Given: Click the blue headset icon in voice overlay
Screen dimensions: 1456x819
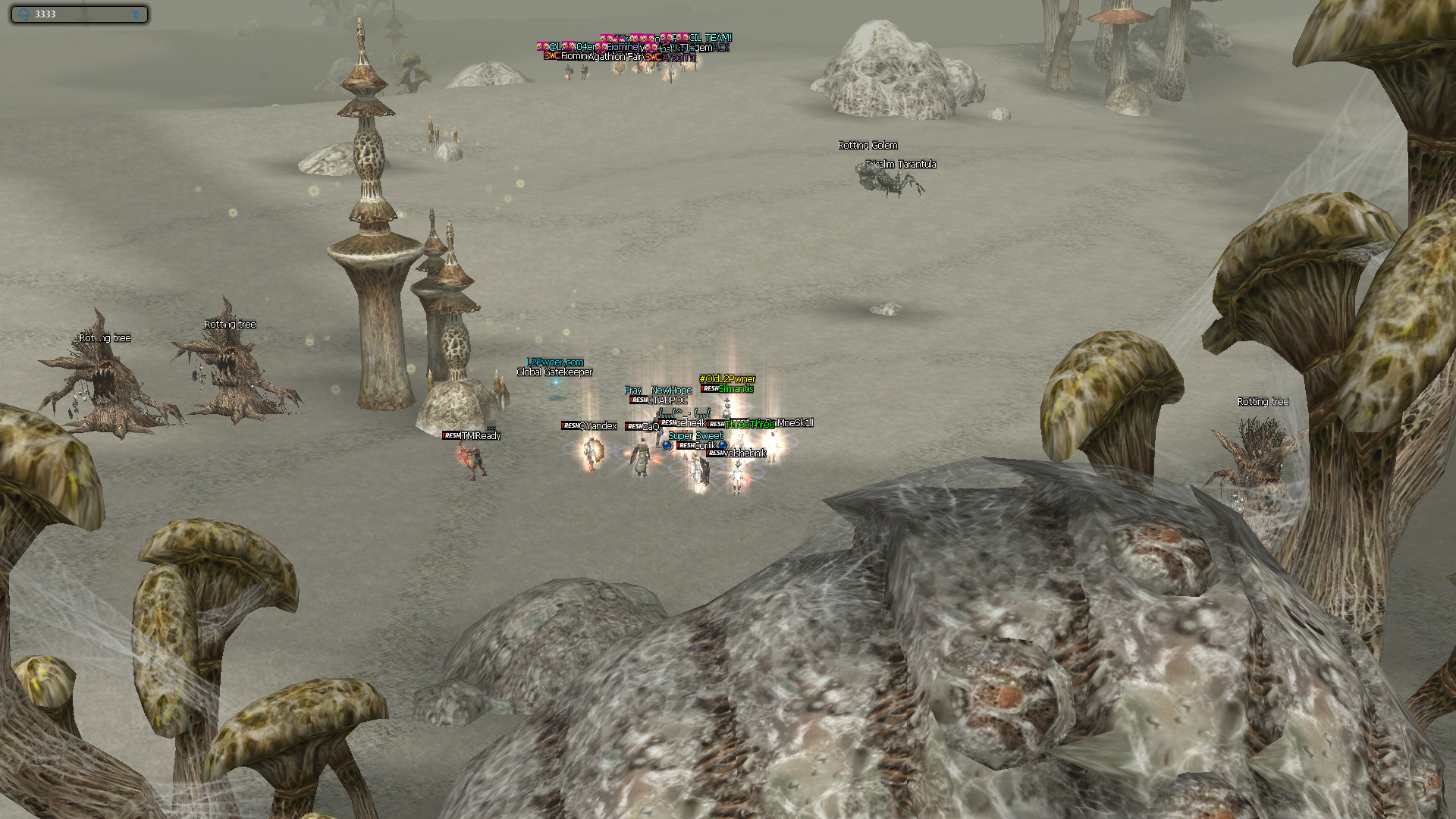Looking at the screenshot, I should [x=23, y=14].
